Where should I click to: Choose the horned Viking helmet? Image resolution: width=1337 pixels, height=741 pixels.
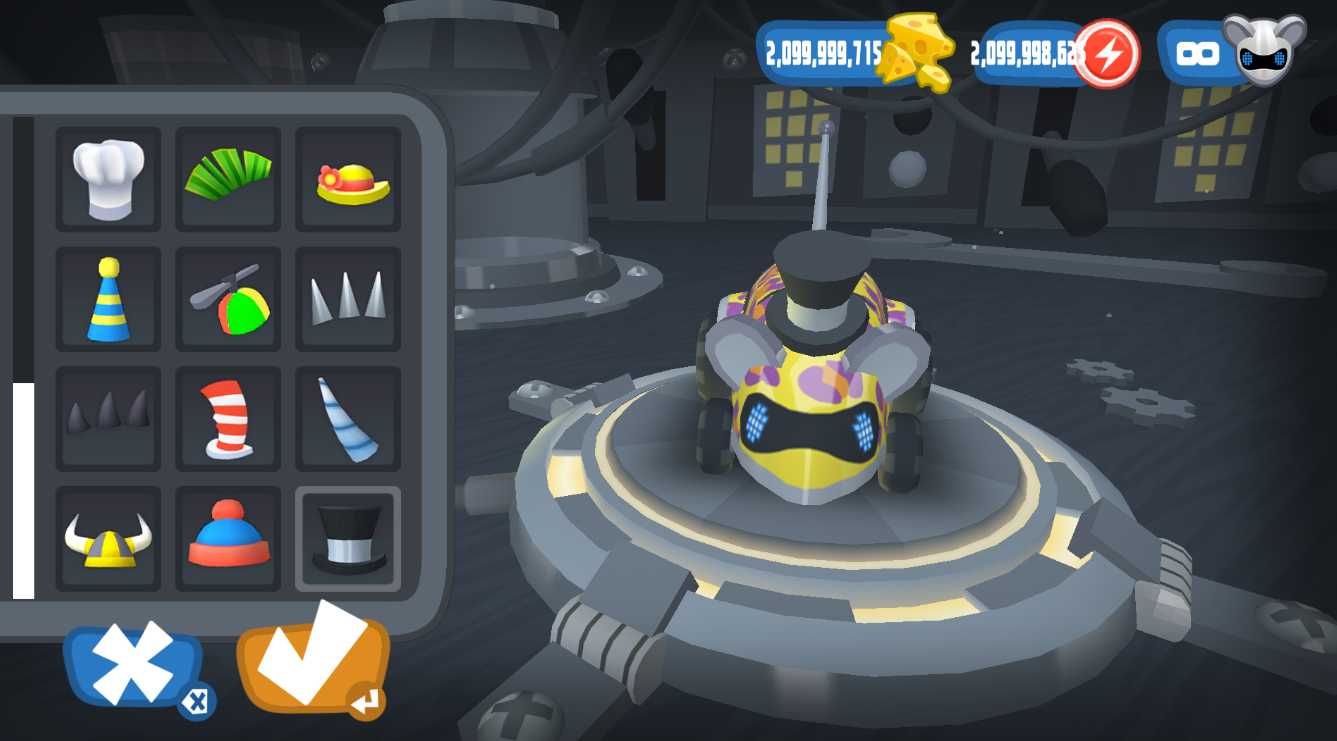tap(108, 539)
